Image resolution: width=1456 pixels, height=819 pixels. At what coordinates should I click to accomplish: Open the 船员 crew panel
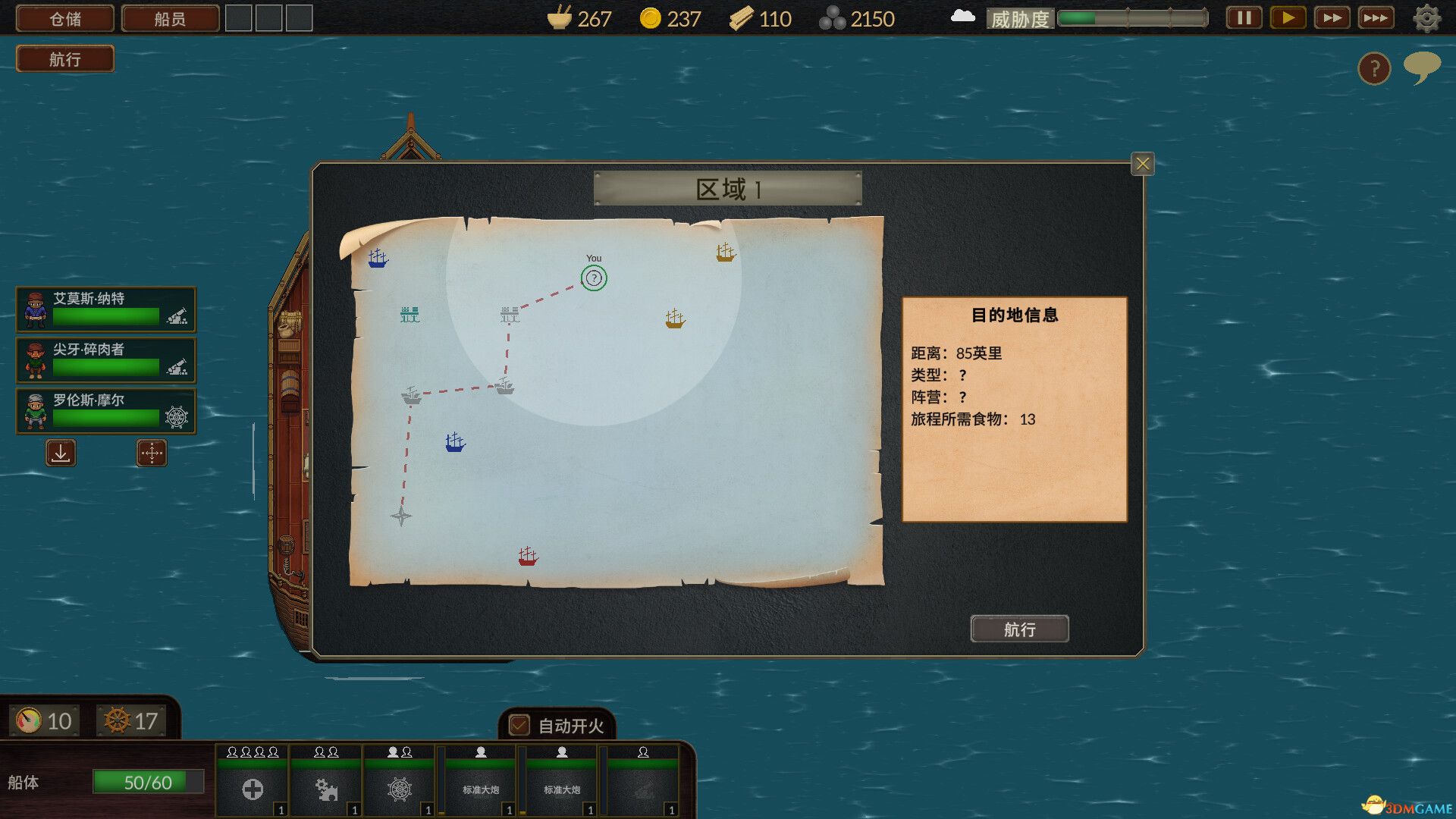(170, 18)
